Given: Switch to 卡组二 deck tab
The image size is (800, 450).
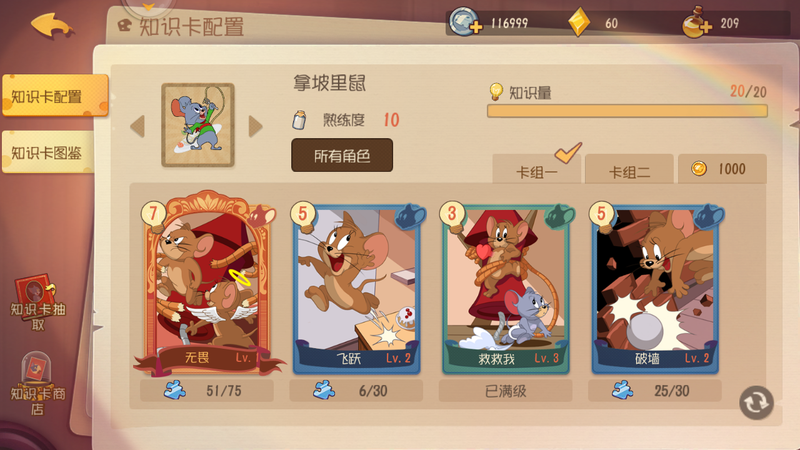Looking at the screenshot, I should point(630,170).
